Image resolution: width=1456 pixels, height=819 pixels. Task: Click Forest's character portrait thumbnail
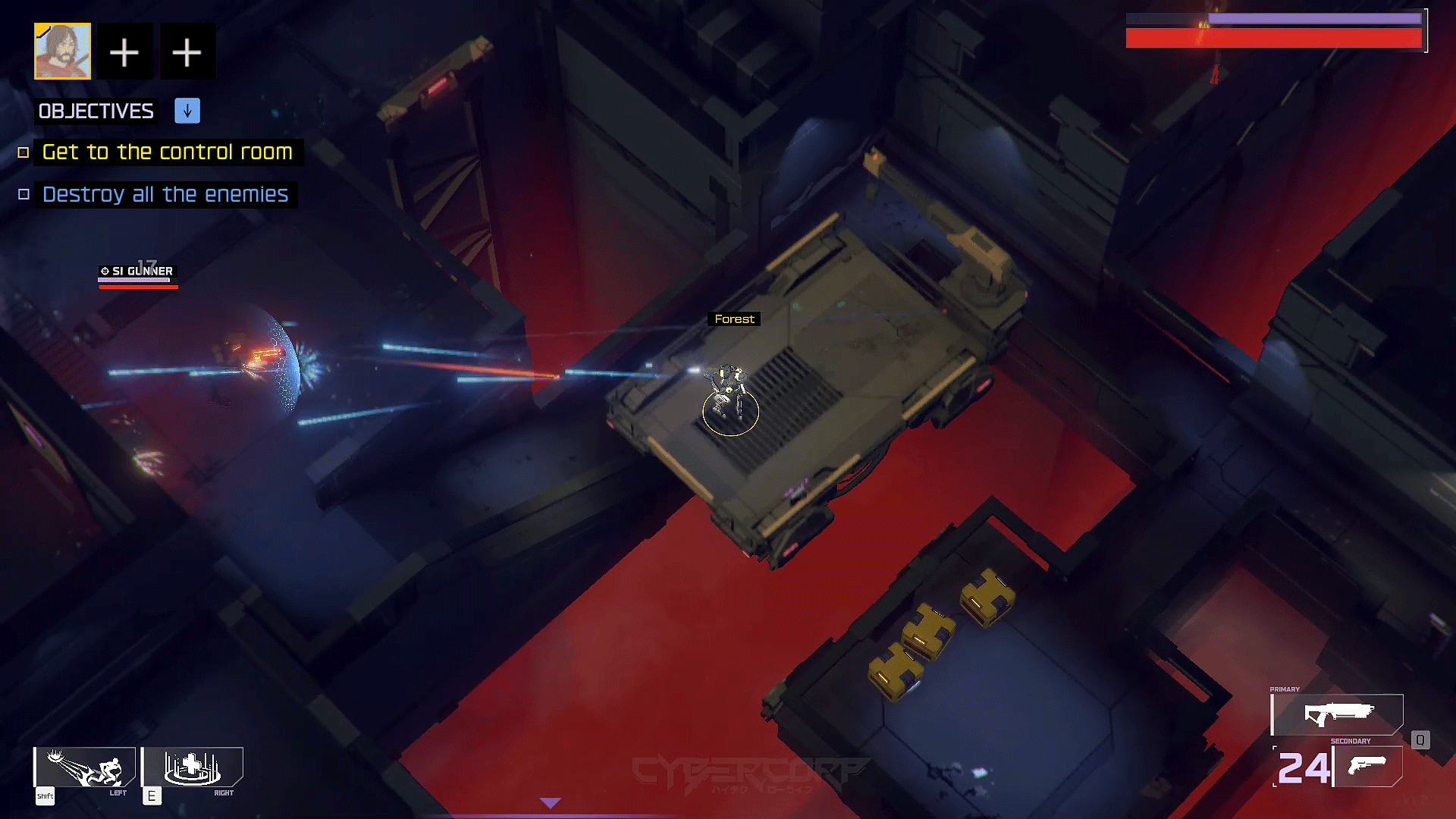point(62,51)
